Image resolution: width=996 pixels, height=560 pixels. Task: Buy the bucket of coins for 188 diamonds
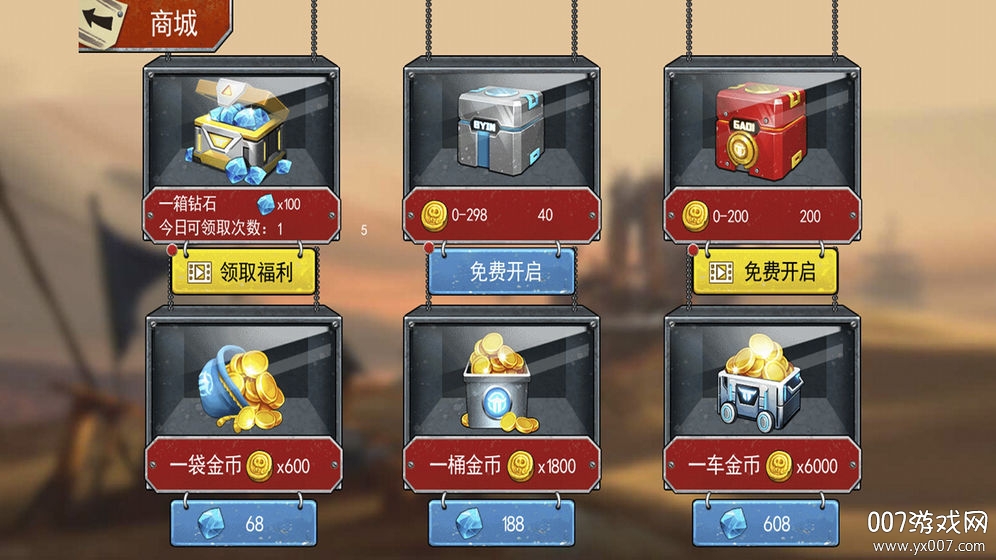tap(503, 524)
